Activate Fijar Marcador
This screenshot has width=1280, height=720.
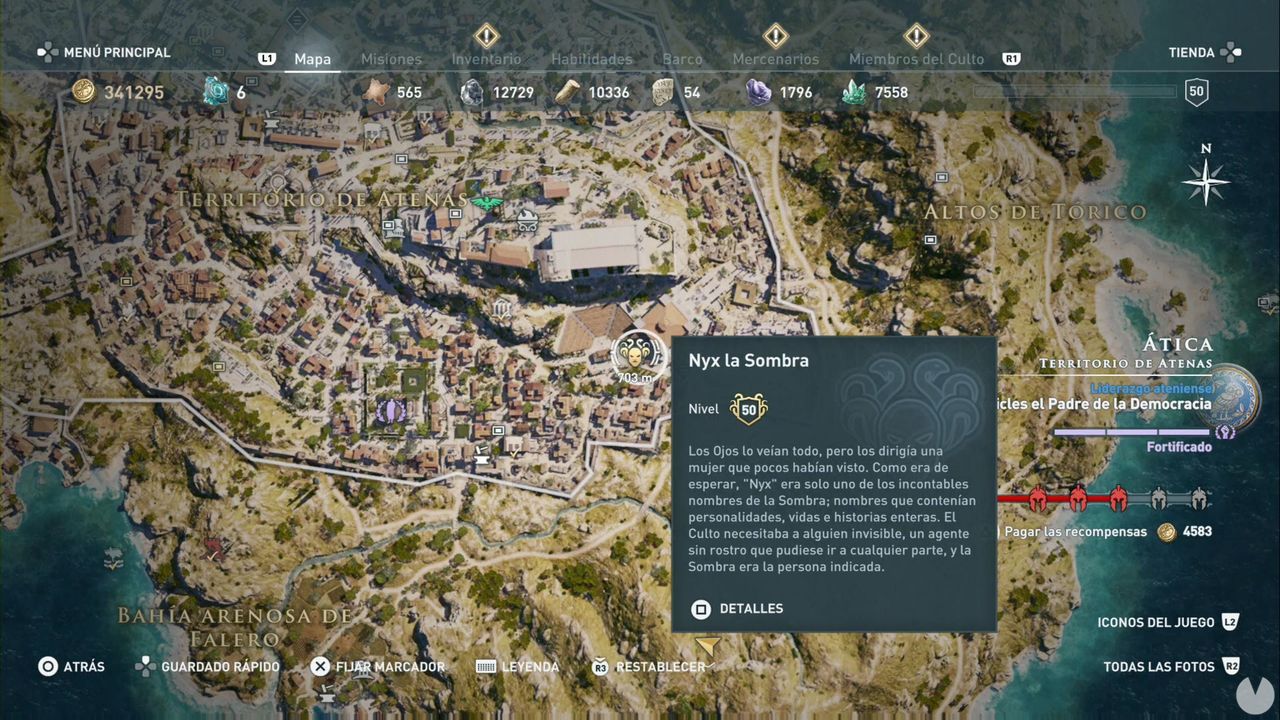click(389, 666)
